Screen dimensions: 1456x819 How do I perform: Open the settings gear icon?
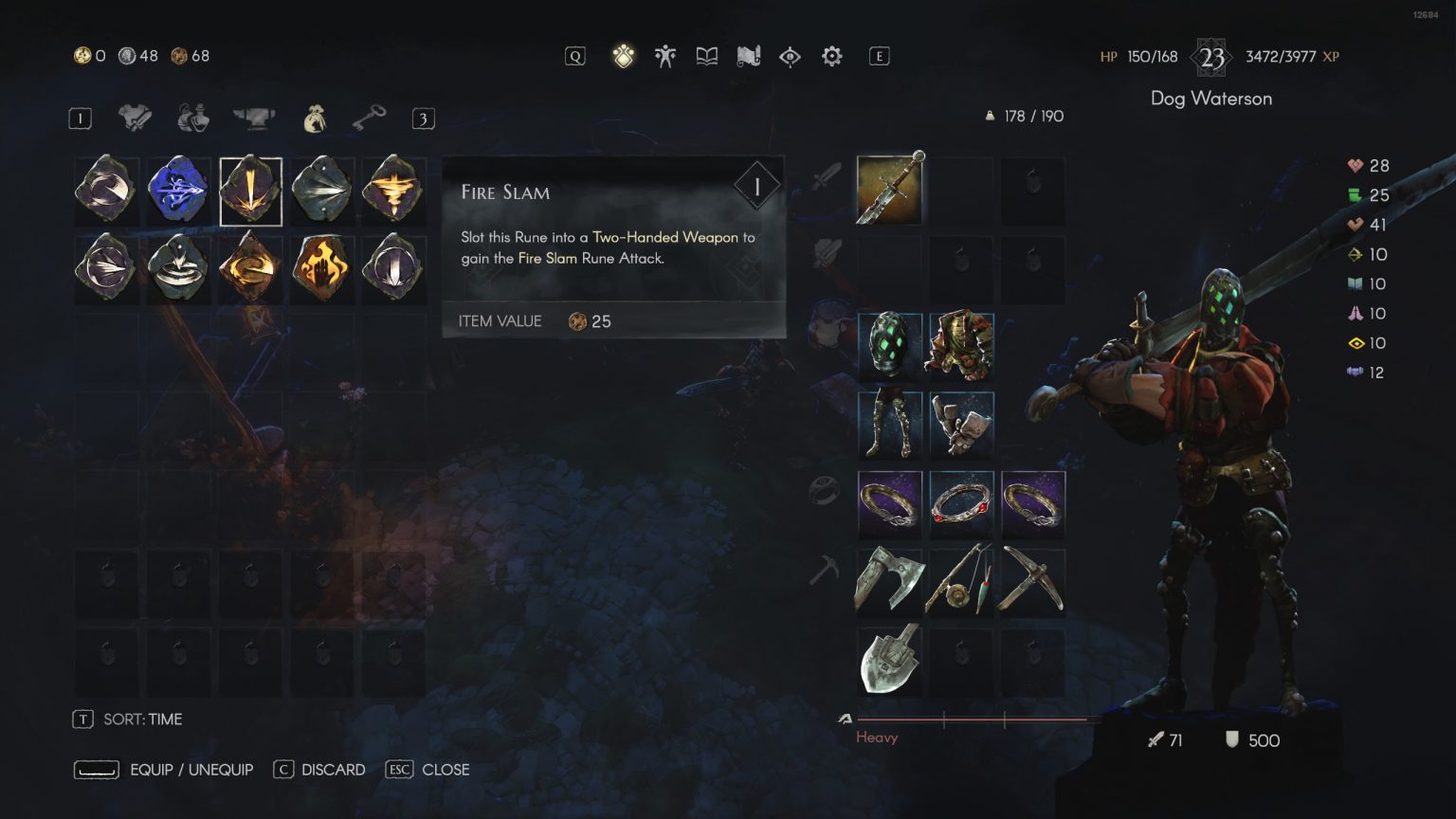click(x=831, y=56)
